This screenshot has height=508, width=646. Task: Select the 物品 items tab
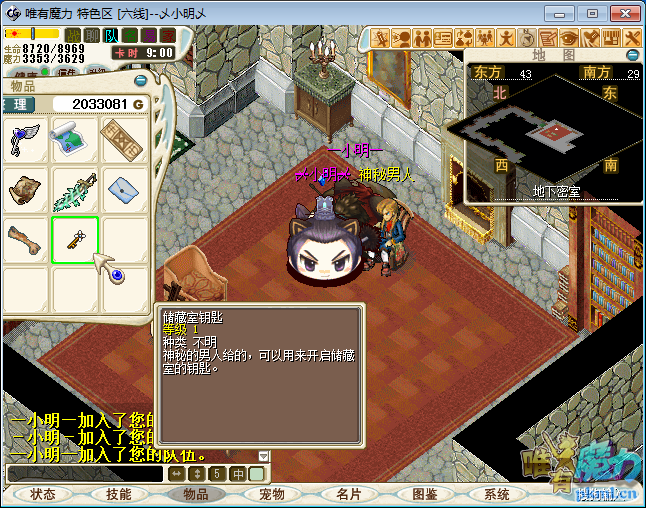[x=195, y=494]
